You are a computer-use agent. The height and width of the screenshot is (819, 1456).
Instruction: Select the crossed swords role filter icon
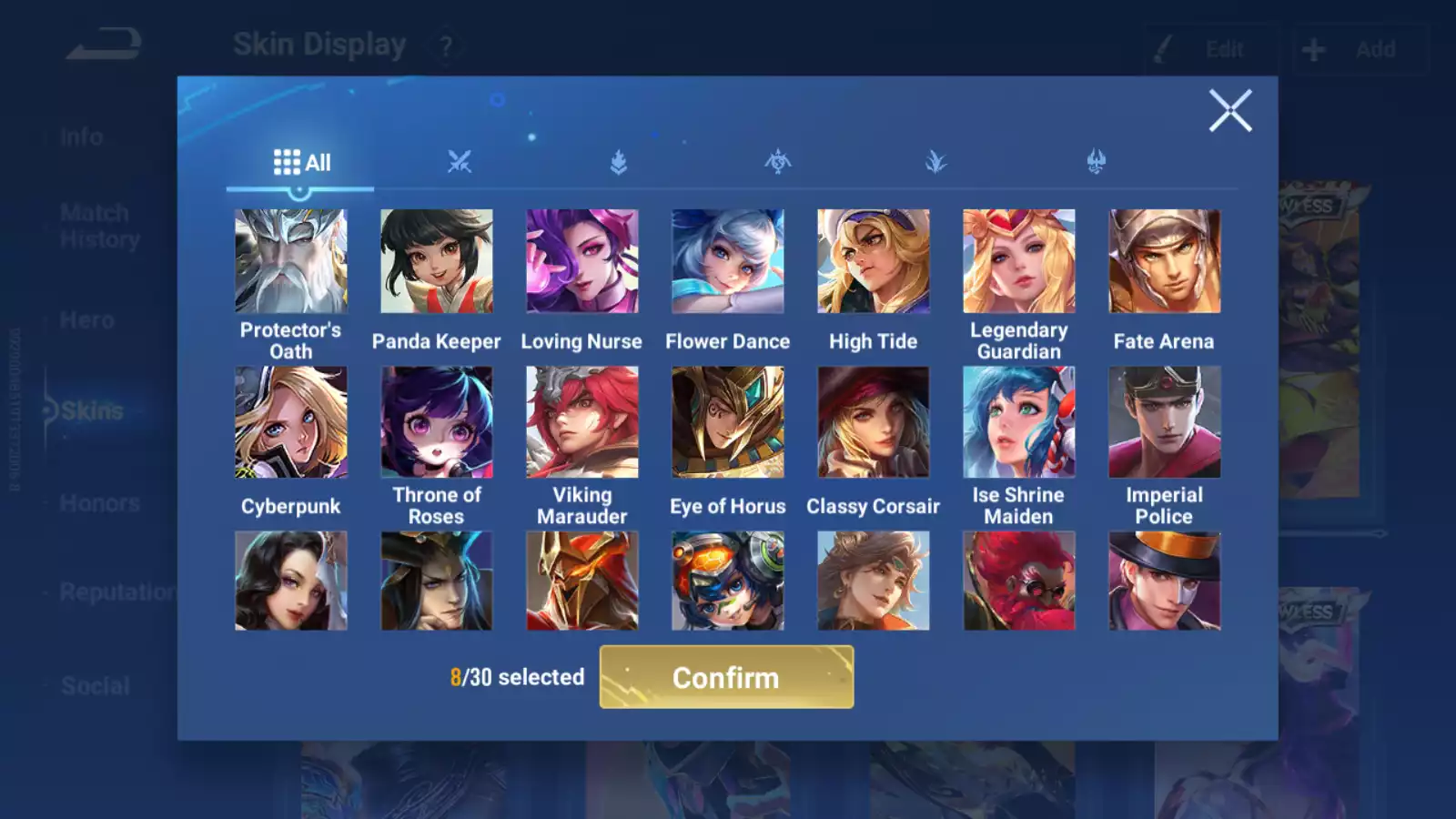coord(460,161)
